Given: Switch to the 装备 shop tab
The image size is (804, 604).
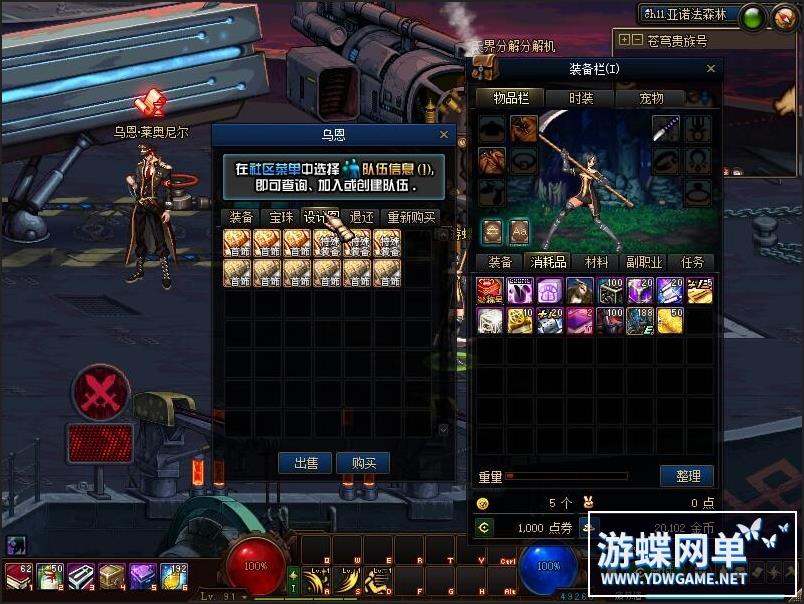Looking at the screenshot, I should point(241,217).
